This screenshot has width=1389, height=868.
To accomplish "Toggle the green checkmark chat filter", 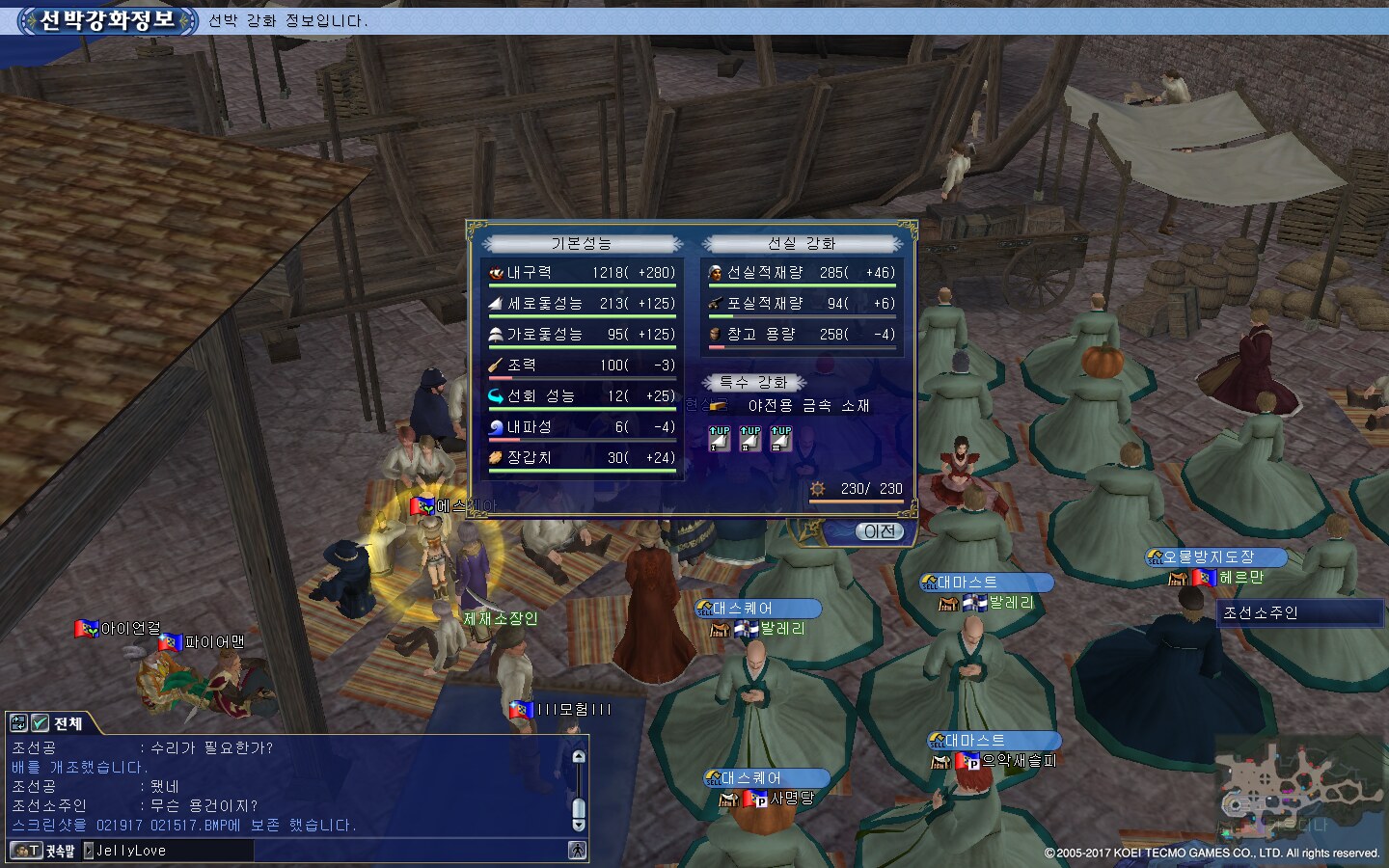I will (x=40, y=722).
